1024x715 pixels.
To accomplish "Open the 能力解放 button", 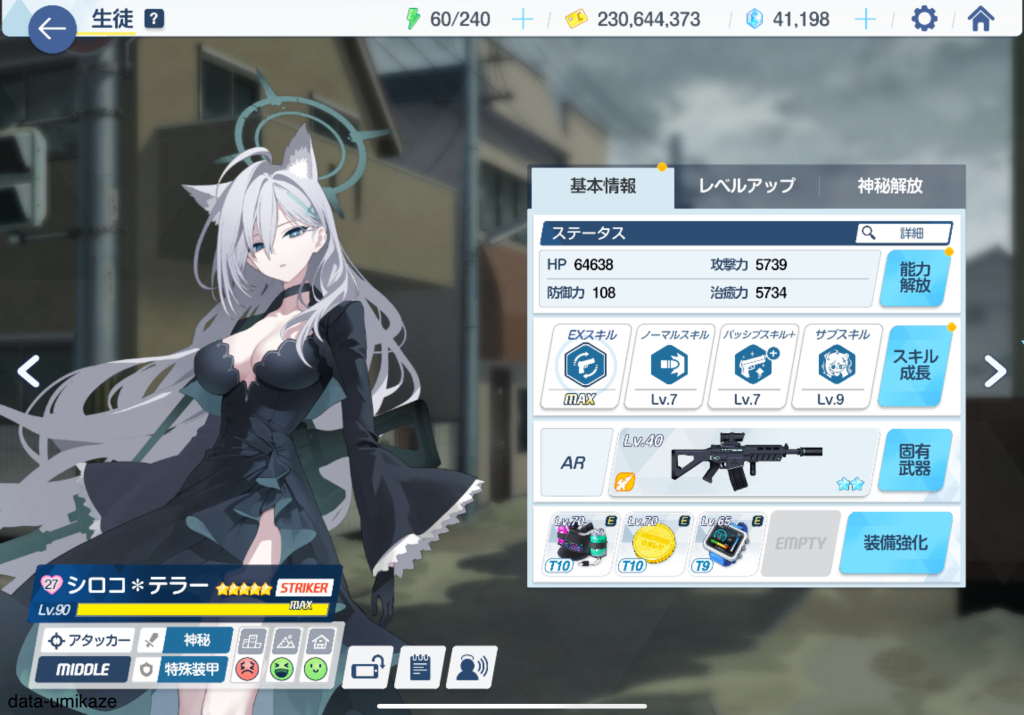I will [x=914, y=277].
